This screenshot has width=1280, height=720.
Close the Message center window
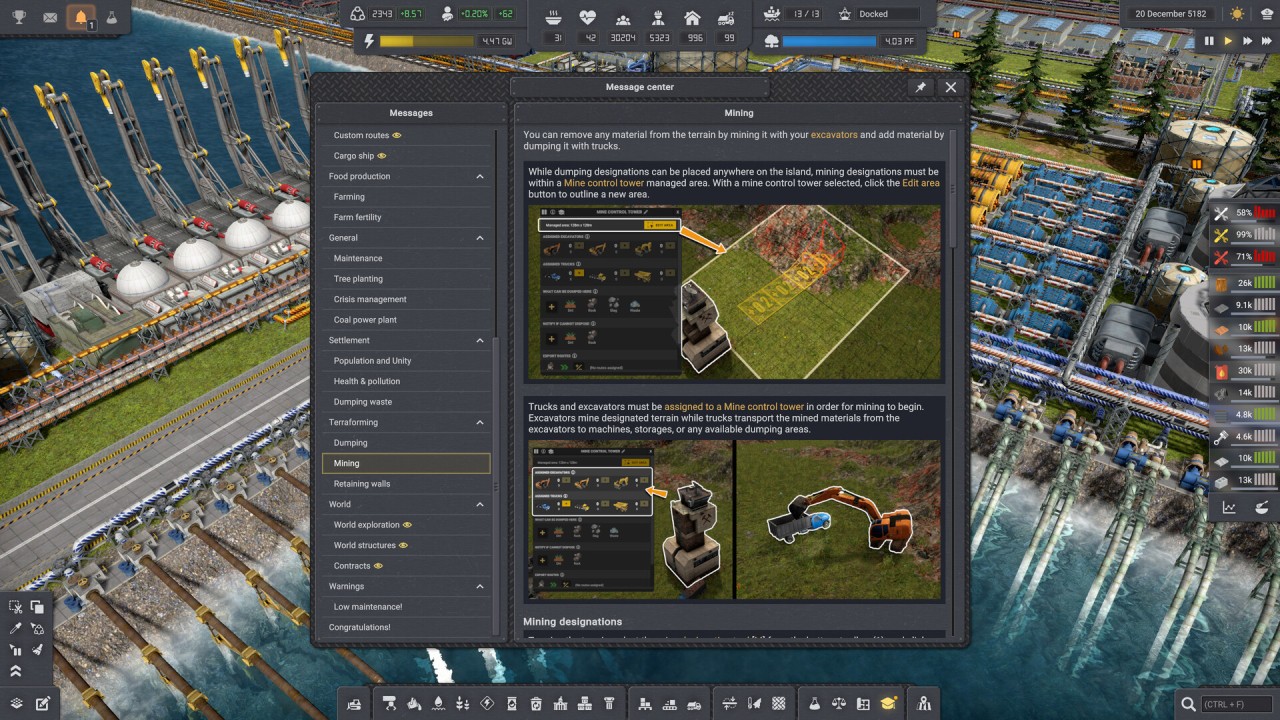tap(950, 87)
